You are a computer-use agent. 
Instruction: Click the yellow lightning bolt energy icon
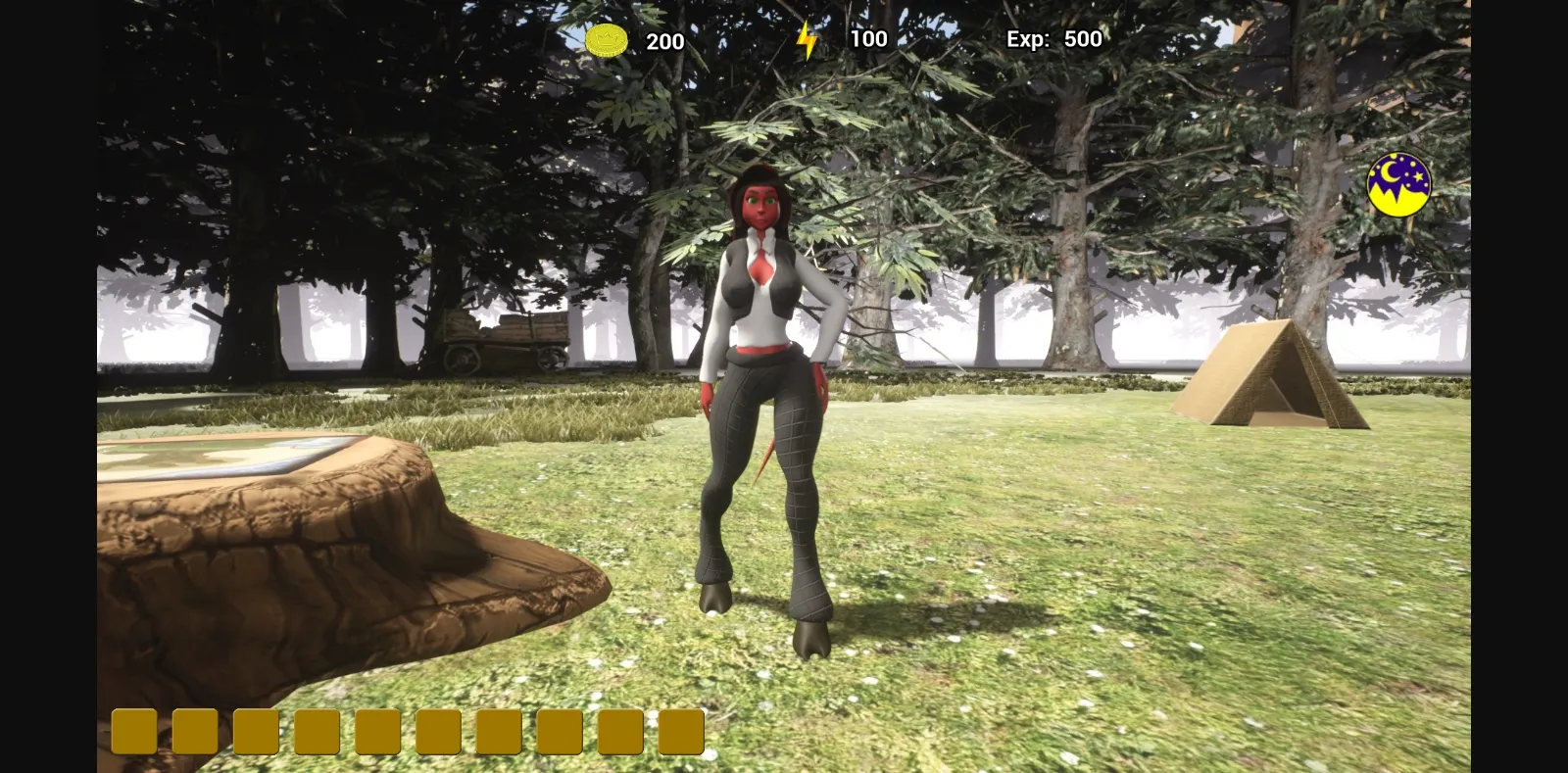(808, 38)
